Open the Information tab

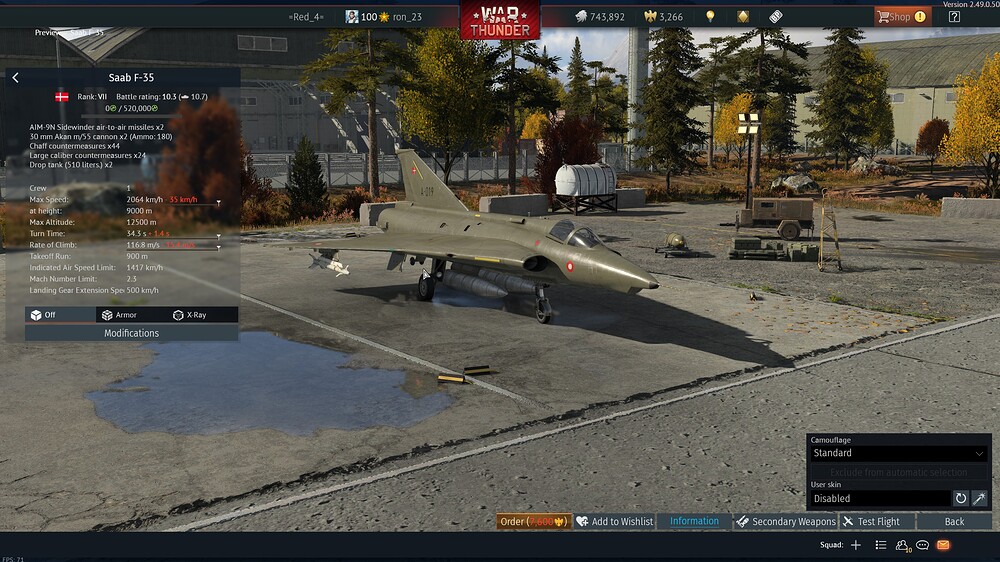pyautogui.click(x=694, y=521)
